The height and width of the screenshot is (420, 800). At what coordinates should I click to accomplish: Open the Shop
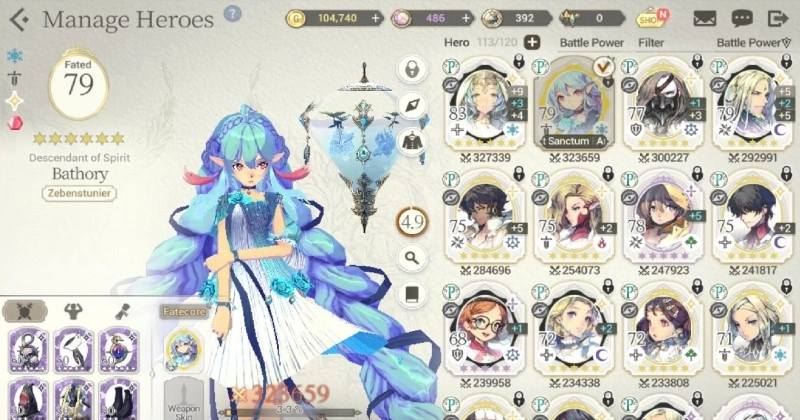click(x=651, y=18)
